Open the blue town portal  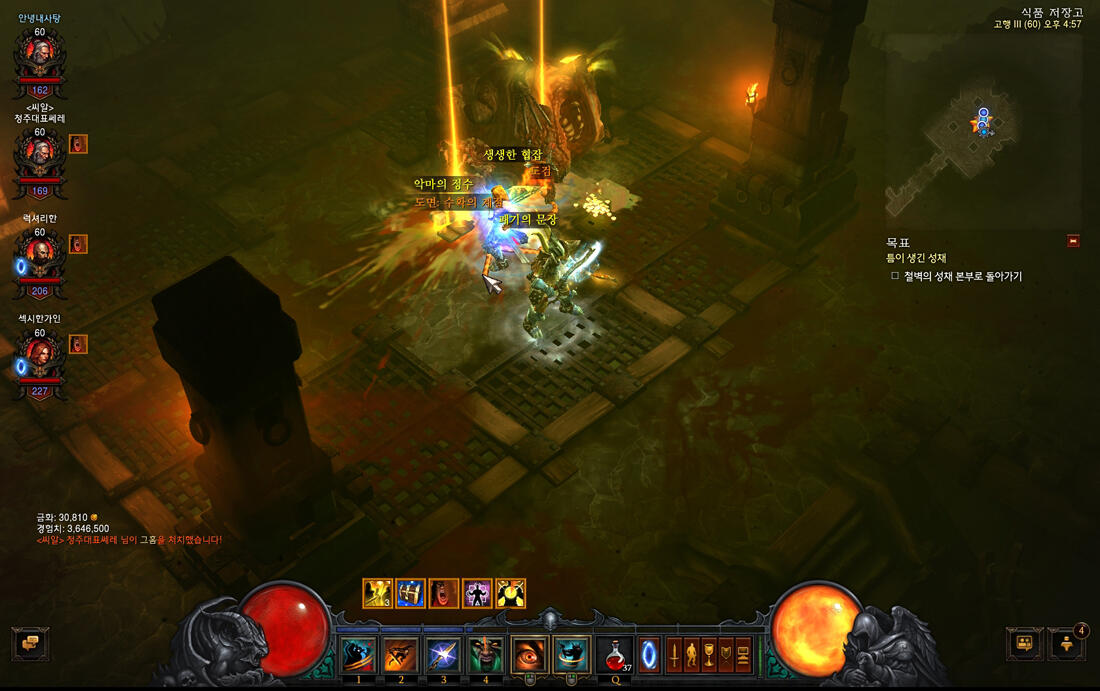pos(649,655)
